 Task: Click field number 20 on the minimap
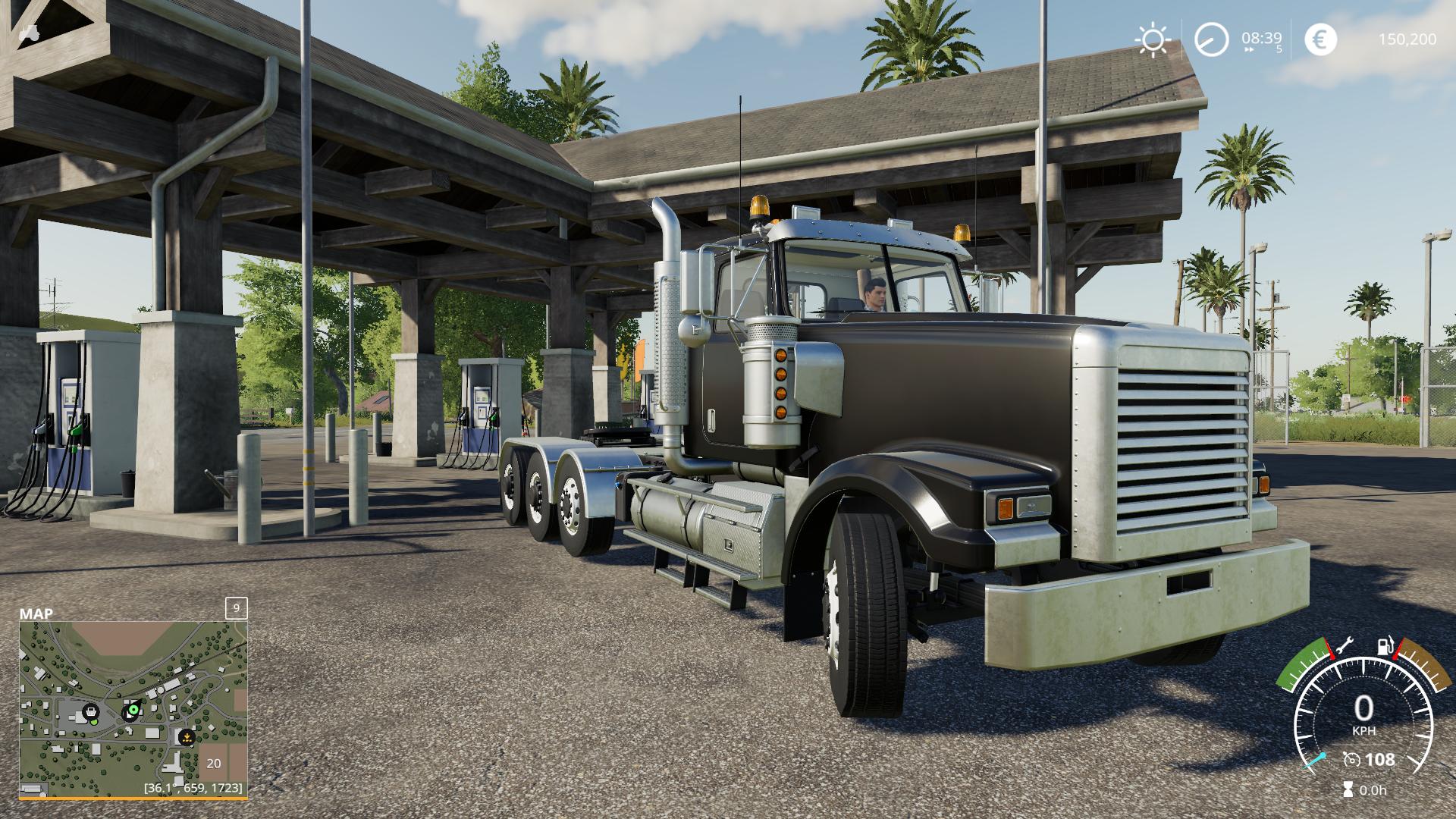pos(214,764)
